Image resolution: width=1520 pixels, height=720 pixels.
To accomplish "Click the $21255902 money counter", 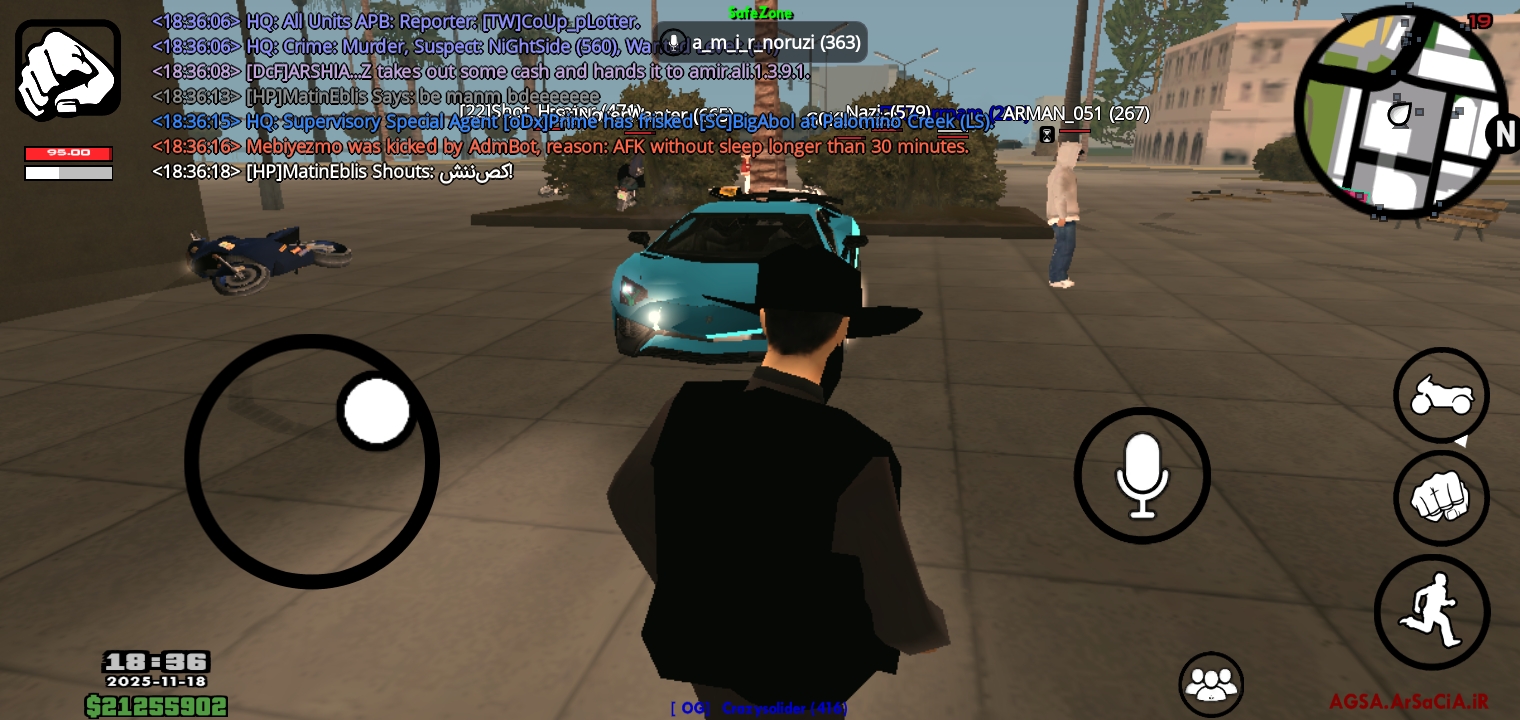I will point(156,706).
